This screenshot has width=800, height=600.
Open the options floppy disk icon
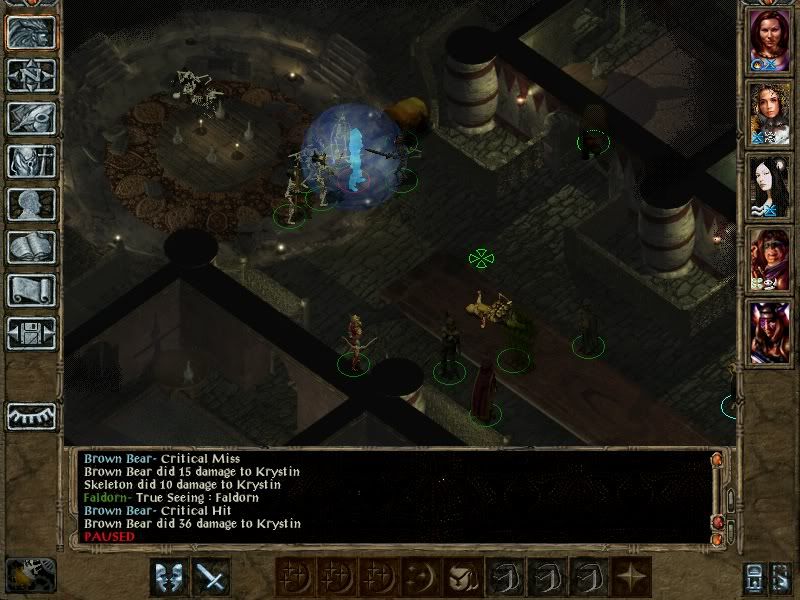click(x=30, y=333)
